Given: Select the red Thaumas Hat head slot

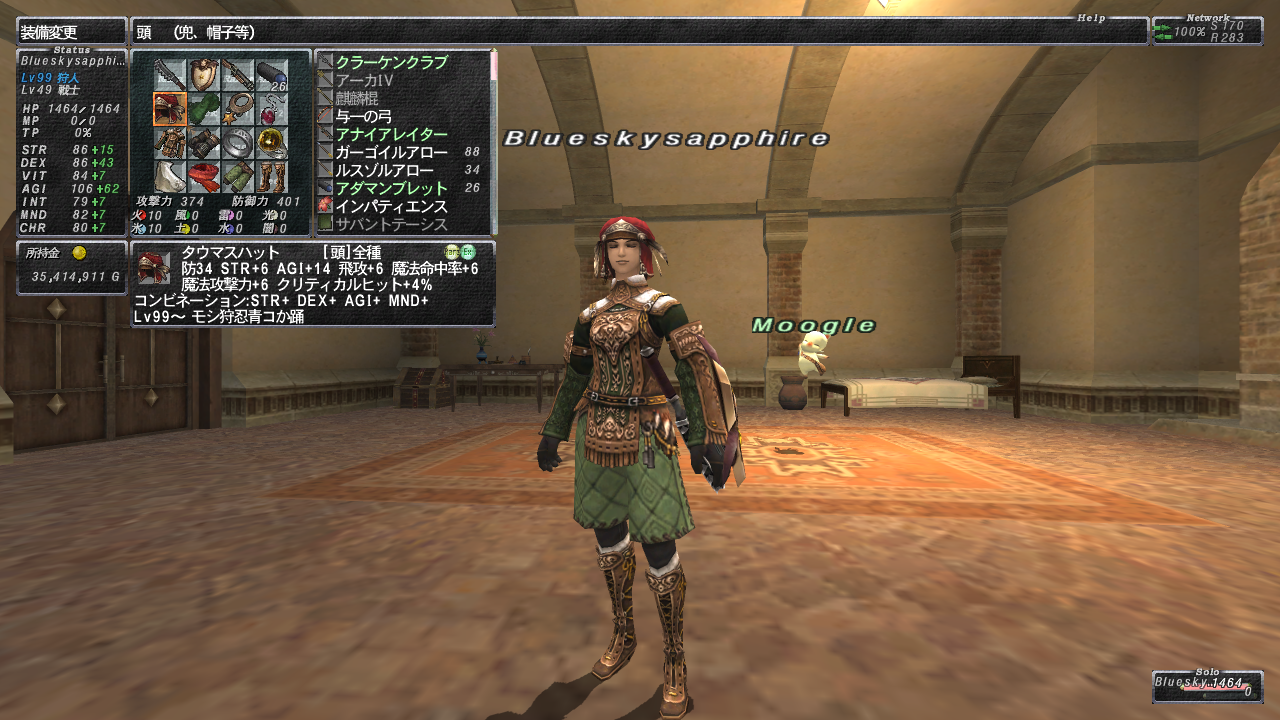Looking at the screenshot, I should [x=170, y=108].
